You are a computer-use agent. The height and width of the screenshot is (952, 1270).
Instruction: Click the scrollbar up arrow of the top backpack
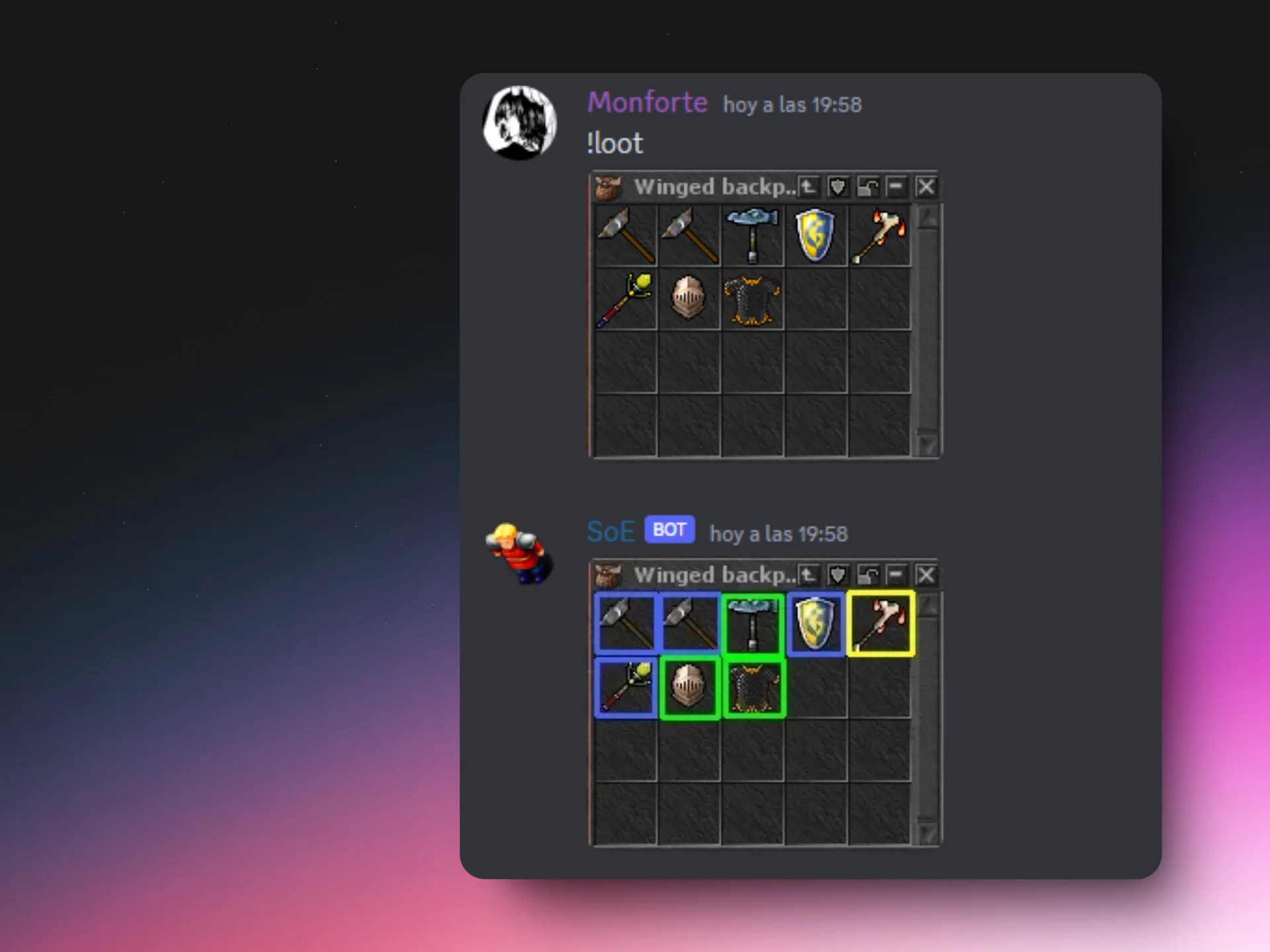point(928,215)
